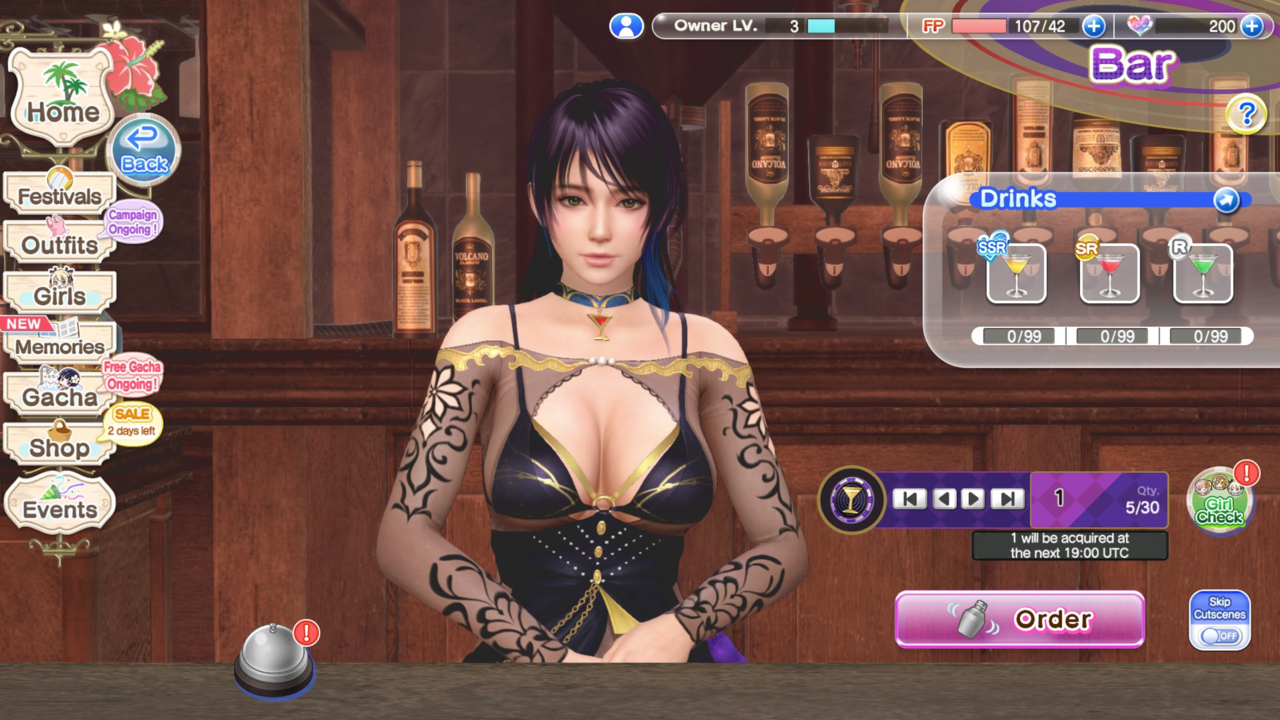Open the Events menu
This screenshot has height=720, width=1280.
(59, 509)
